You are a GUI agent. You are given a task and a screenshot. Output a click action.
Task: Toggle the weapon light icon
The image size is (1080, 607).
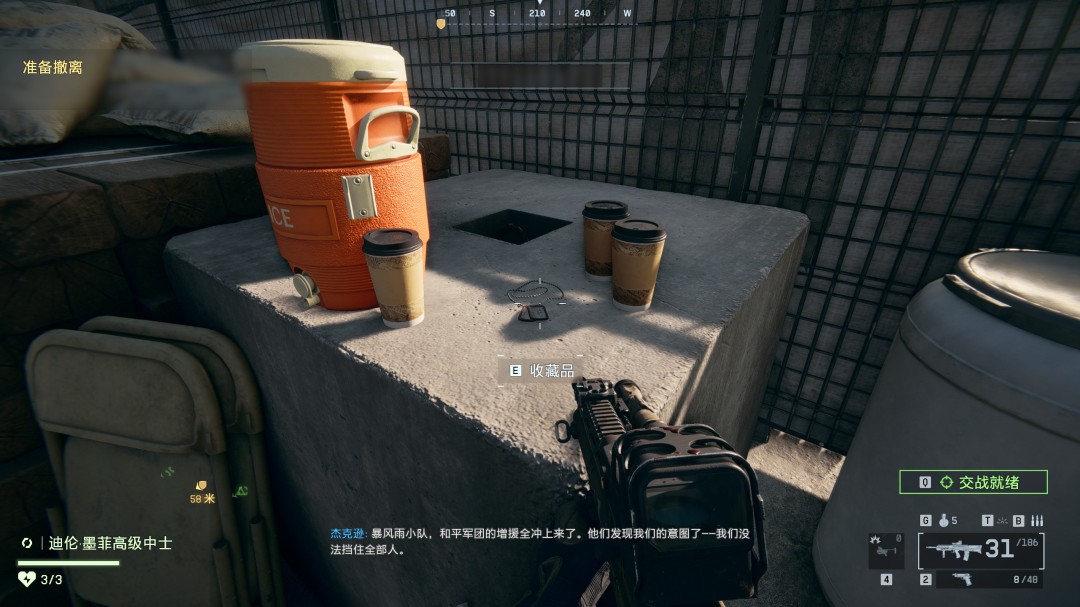[x=1002, y=521]
